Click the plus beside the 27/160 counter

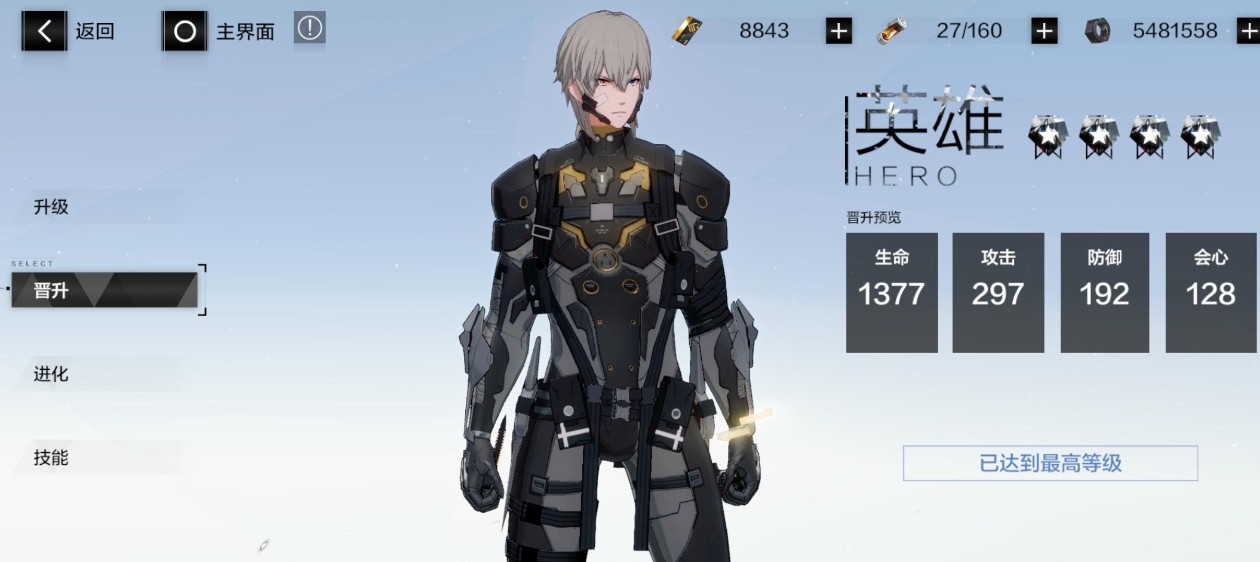tap(1044, 31)
